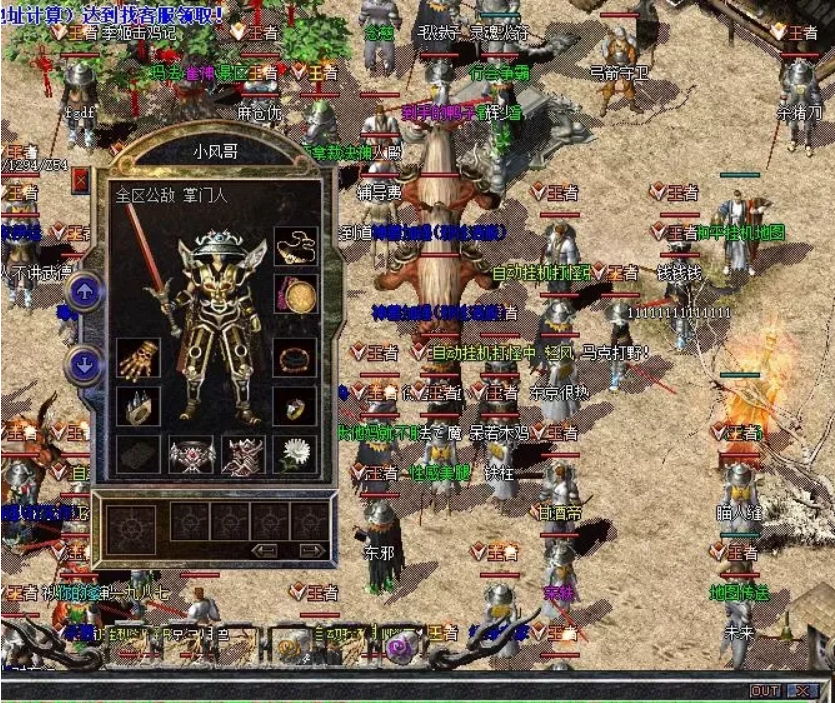Click the OUT button
Viewport: 835px width, 703px height.
pyautogui.click(x=765, y=691)
